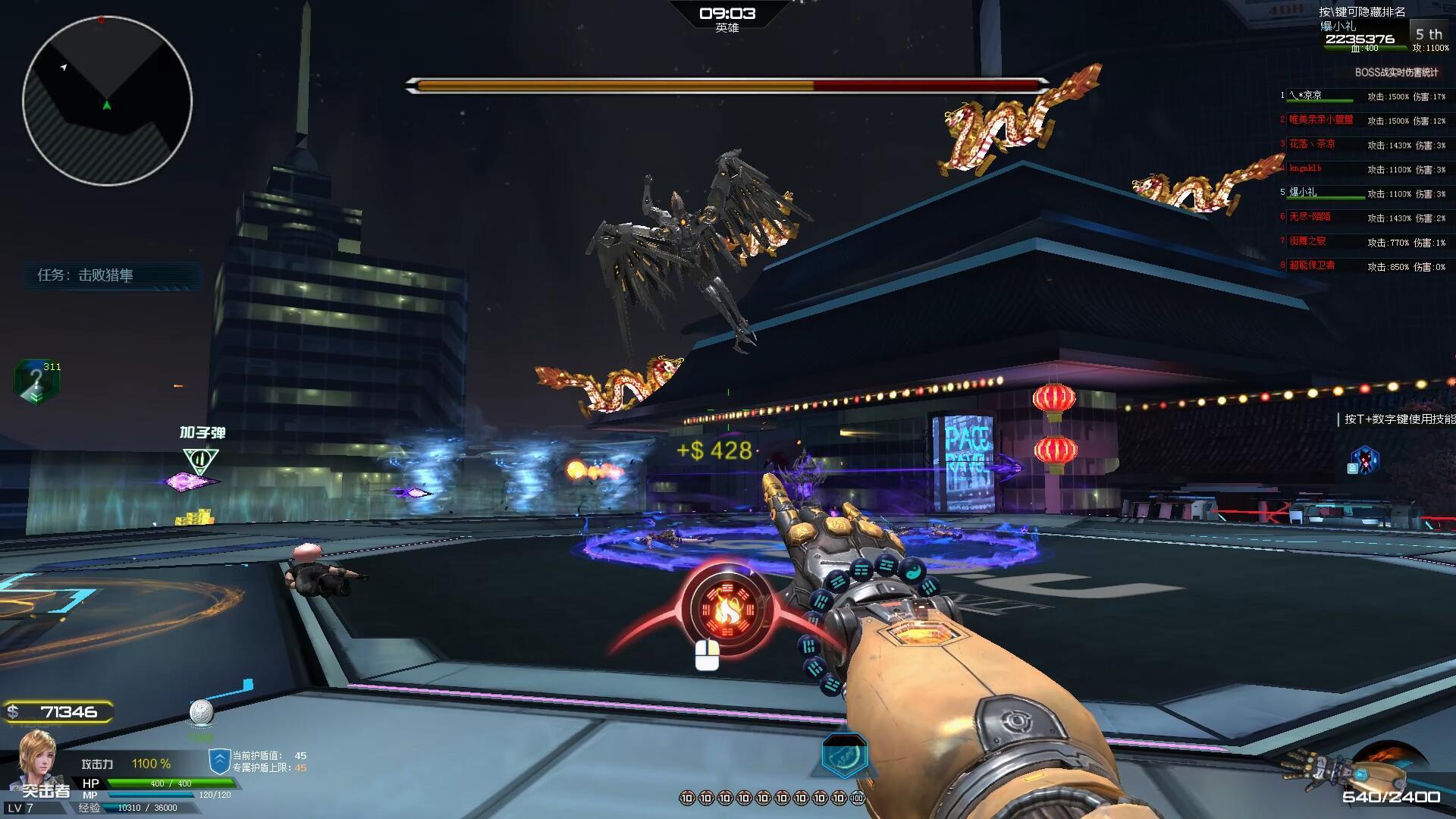The height and width of the screenshot is (819, 1456).
Task: Activate the blue hexagon skill icon
Action: click(x=844, y=755)
